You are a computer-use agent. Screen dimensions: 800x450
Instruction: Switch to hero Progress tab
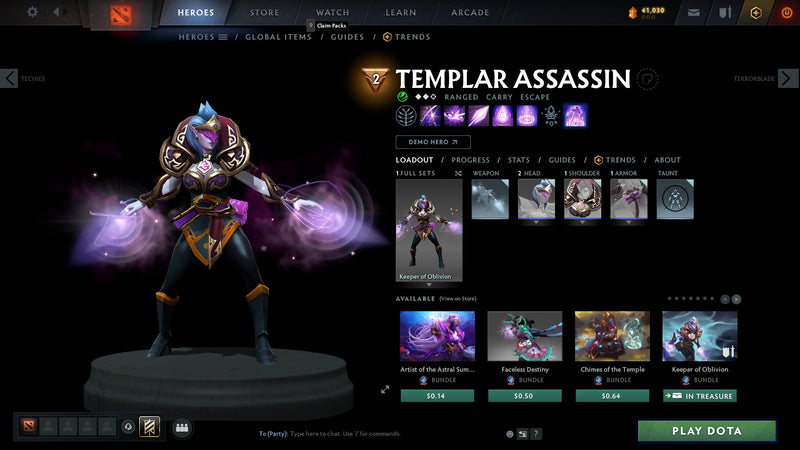pyautogui.click(x=470, y=160)
